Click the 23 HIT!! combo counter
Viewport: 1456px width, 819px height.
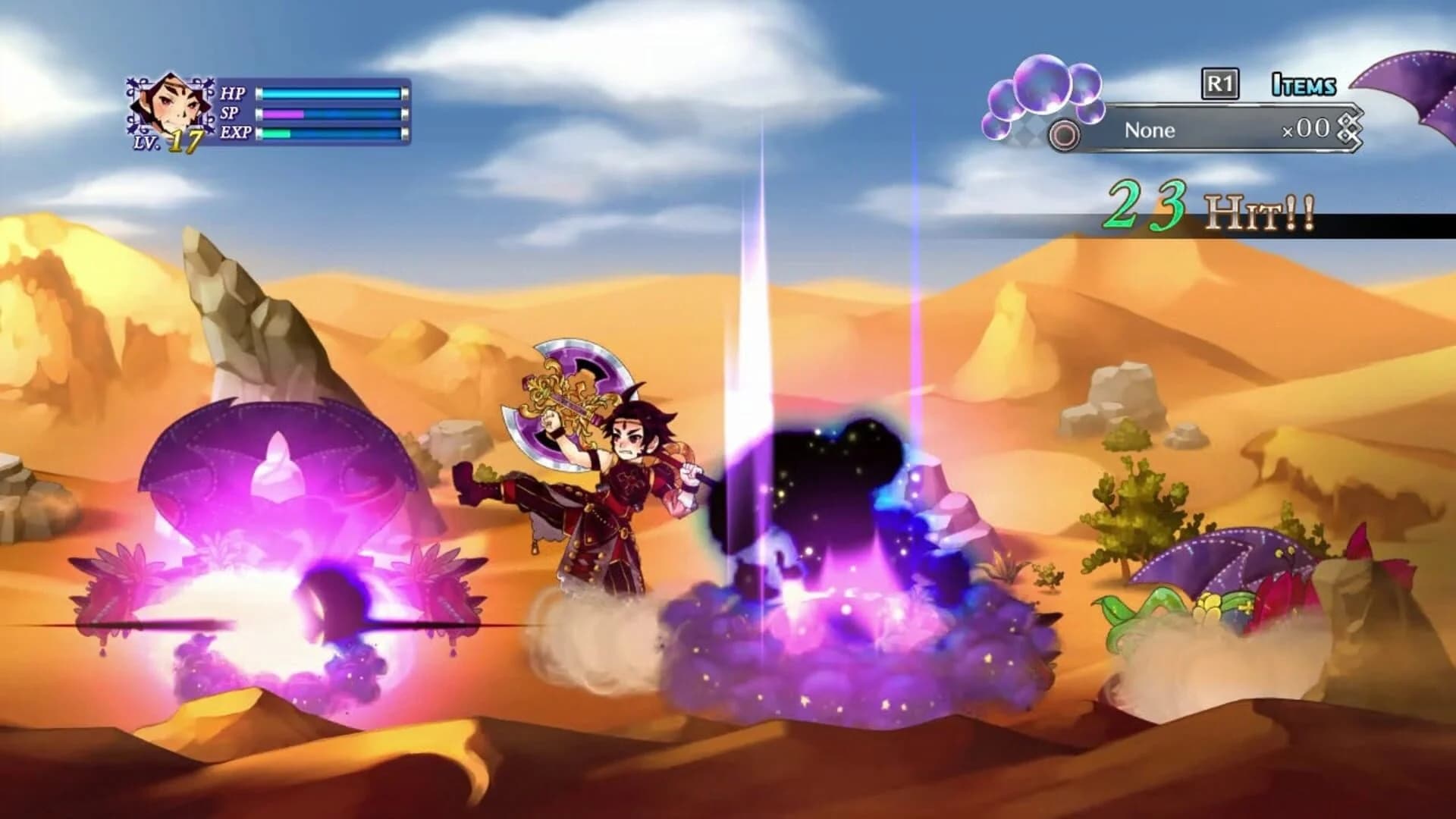[x=1206, y=205]
